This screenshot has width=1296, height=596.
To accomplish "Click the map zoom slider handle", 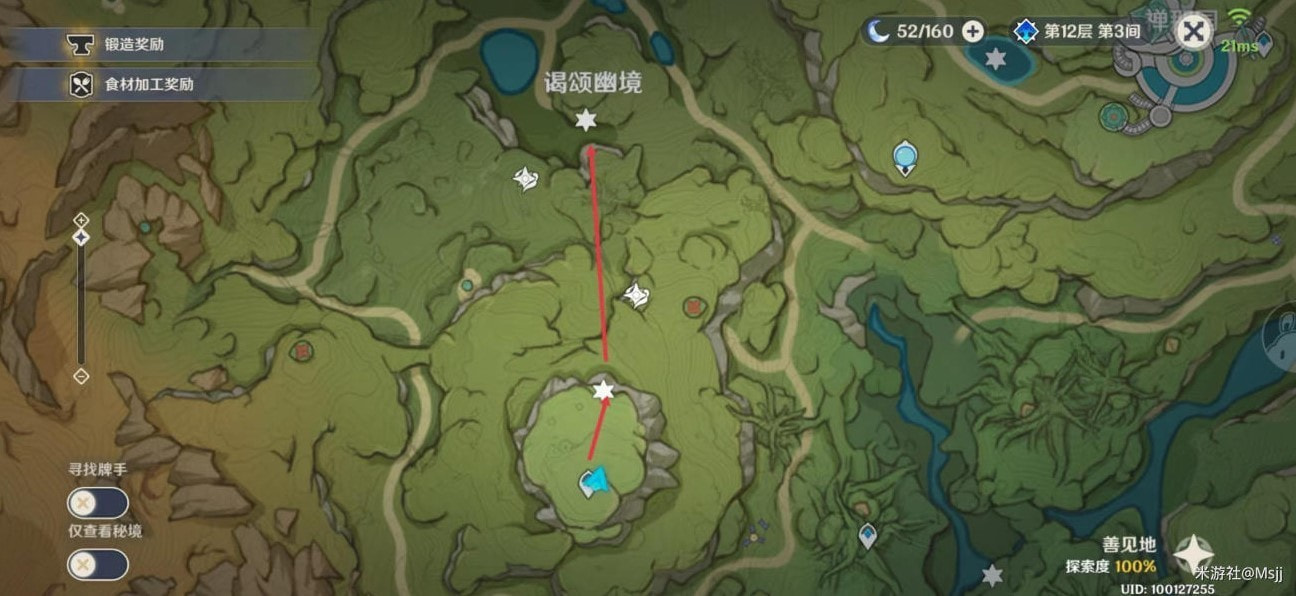I will click(x=82, y=237).
